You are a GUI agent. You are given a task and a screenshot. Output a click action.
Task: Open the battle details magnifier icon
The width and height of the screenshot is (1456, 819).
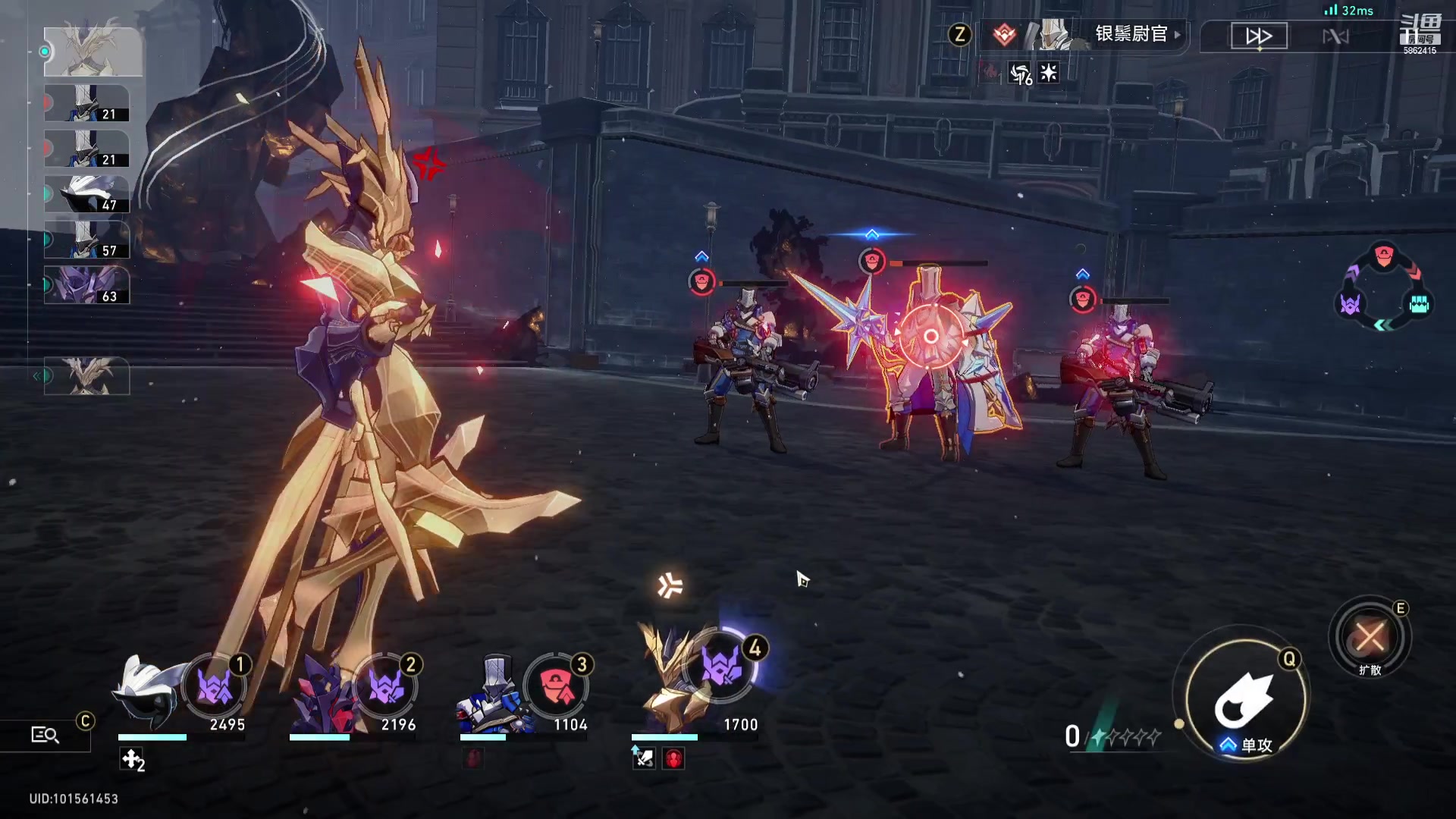45,734
